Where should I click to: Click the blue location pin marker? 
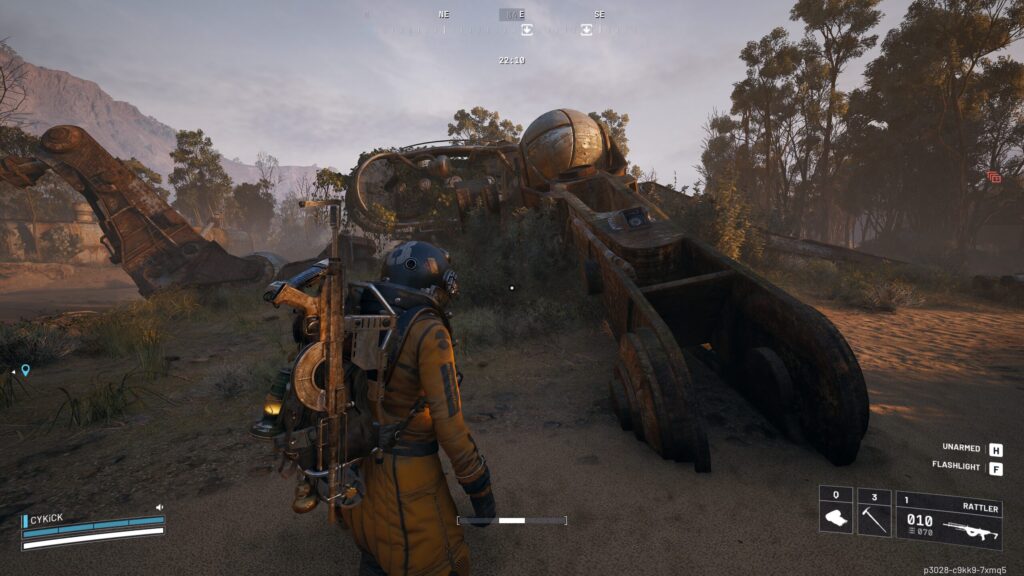click(x=25, y=370)
